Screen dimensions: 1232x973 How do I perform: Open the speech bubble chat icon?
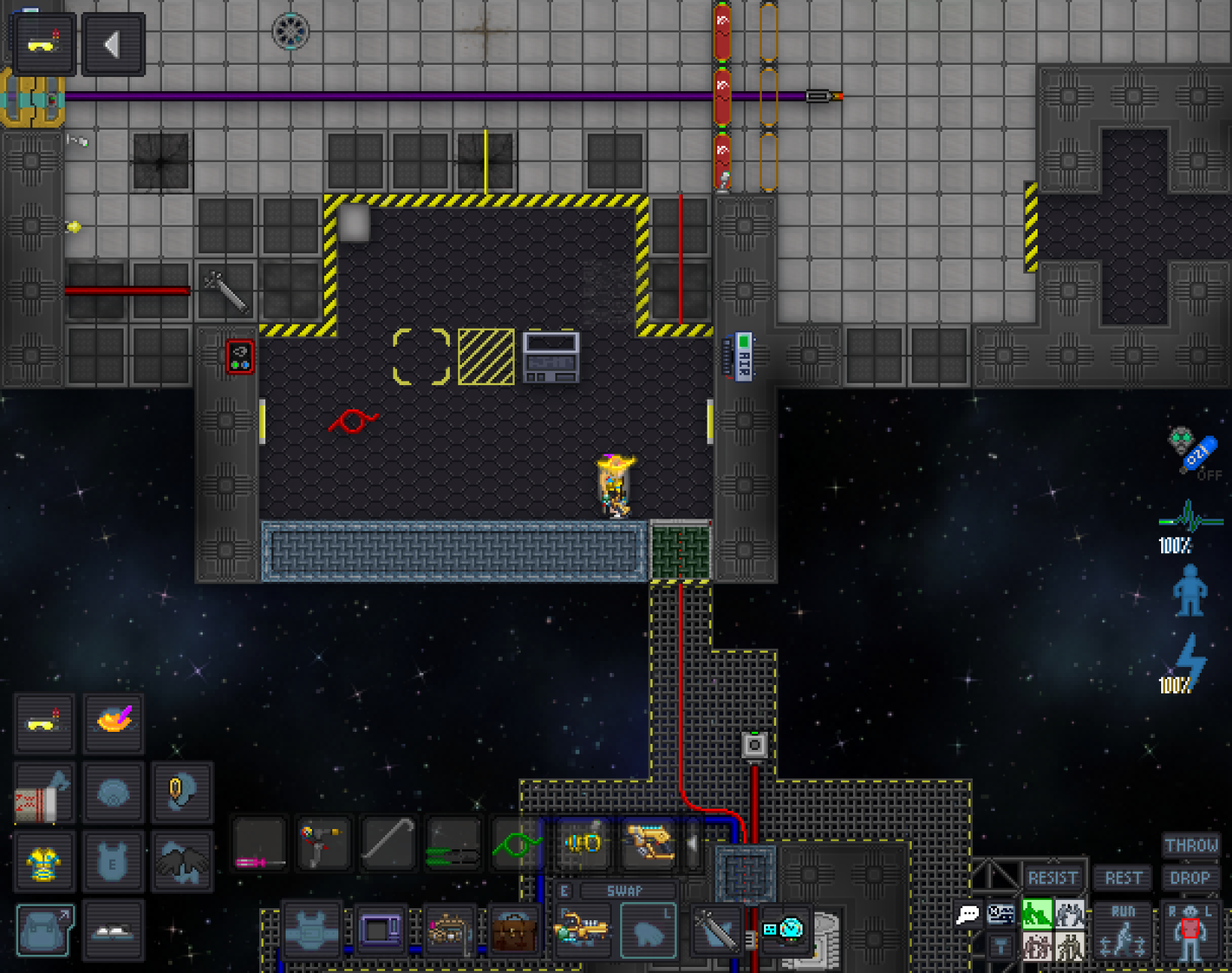[968, 915]
